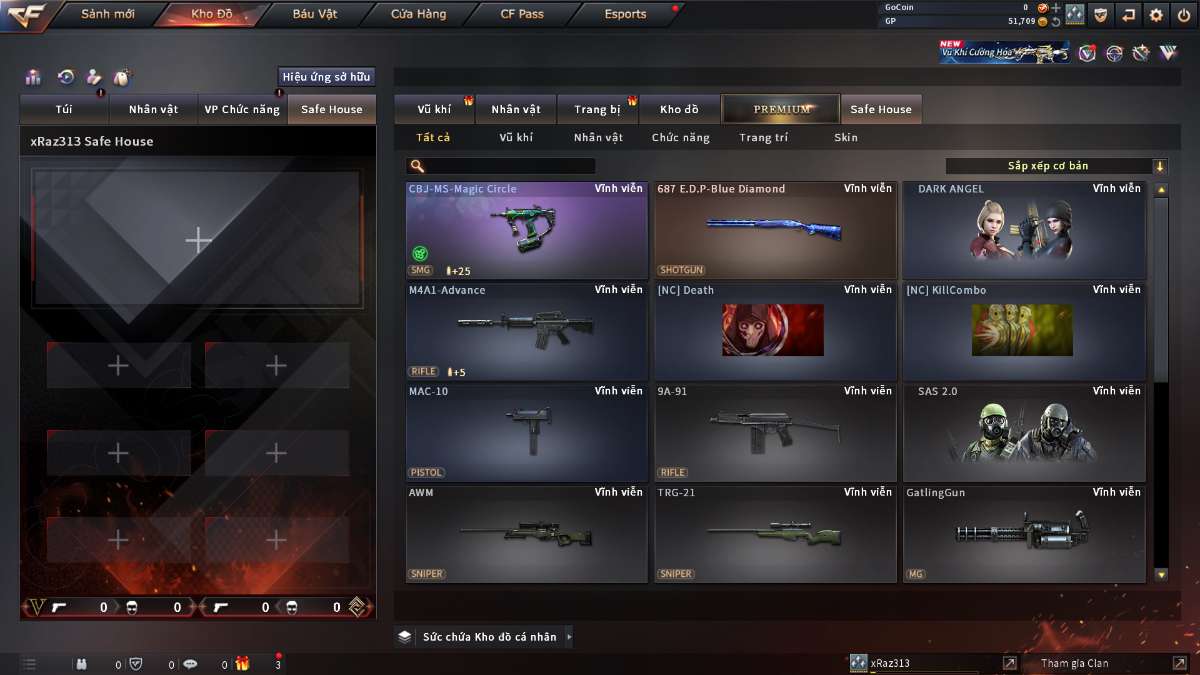Viewport: 1200px width, 675px height.
Task: Open the PREMIUM inventory tab
Action: (x=782, y=110)
